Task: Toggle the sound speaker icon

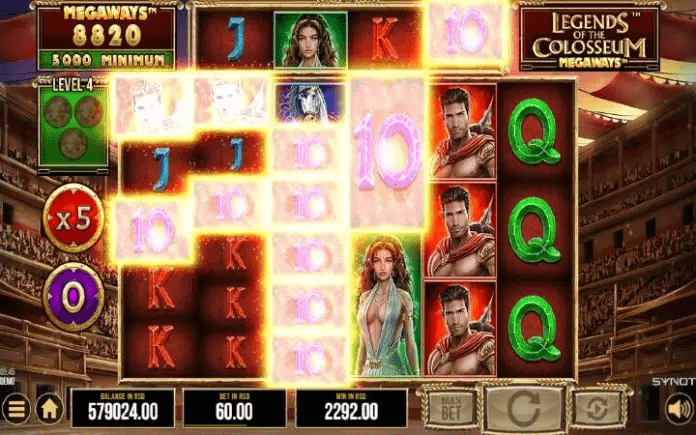Action: coord(678,408)
